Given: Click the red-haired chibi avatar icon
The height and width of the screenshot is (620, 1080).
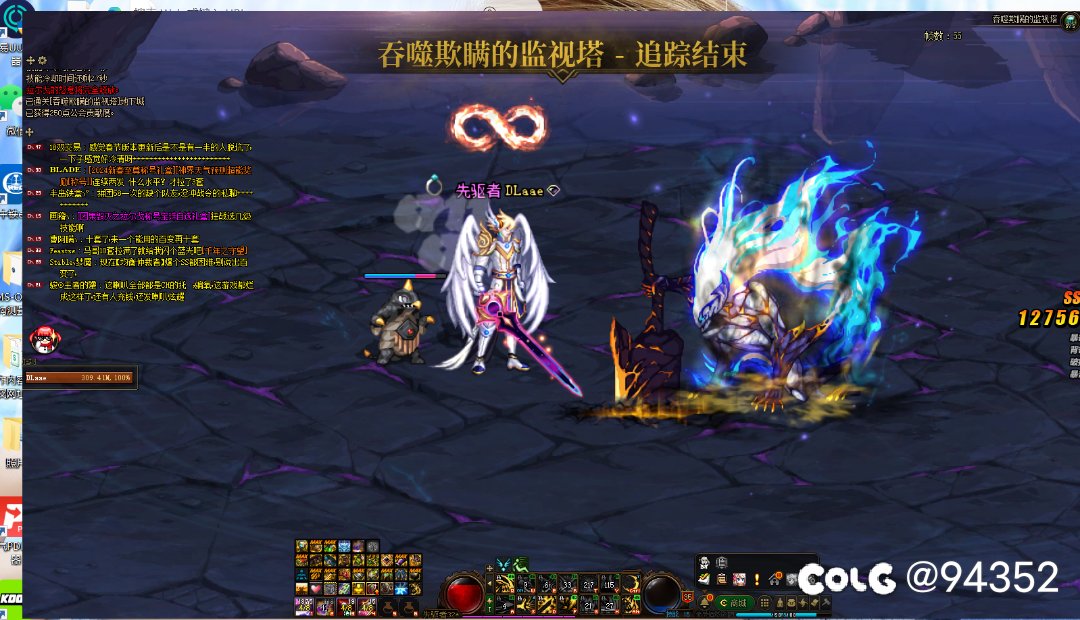Looking at the screenshot, I should tap(42, 338).
